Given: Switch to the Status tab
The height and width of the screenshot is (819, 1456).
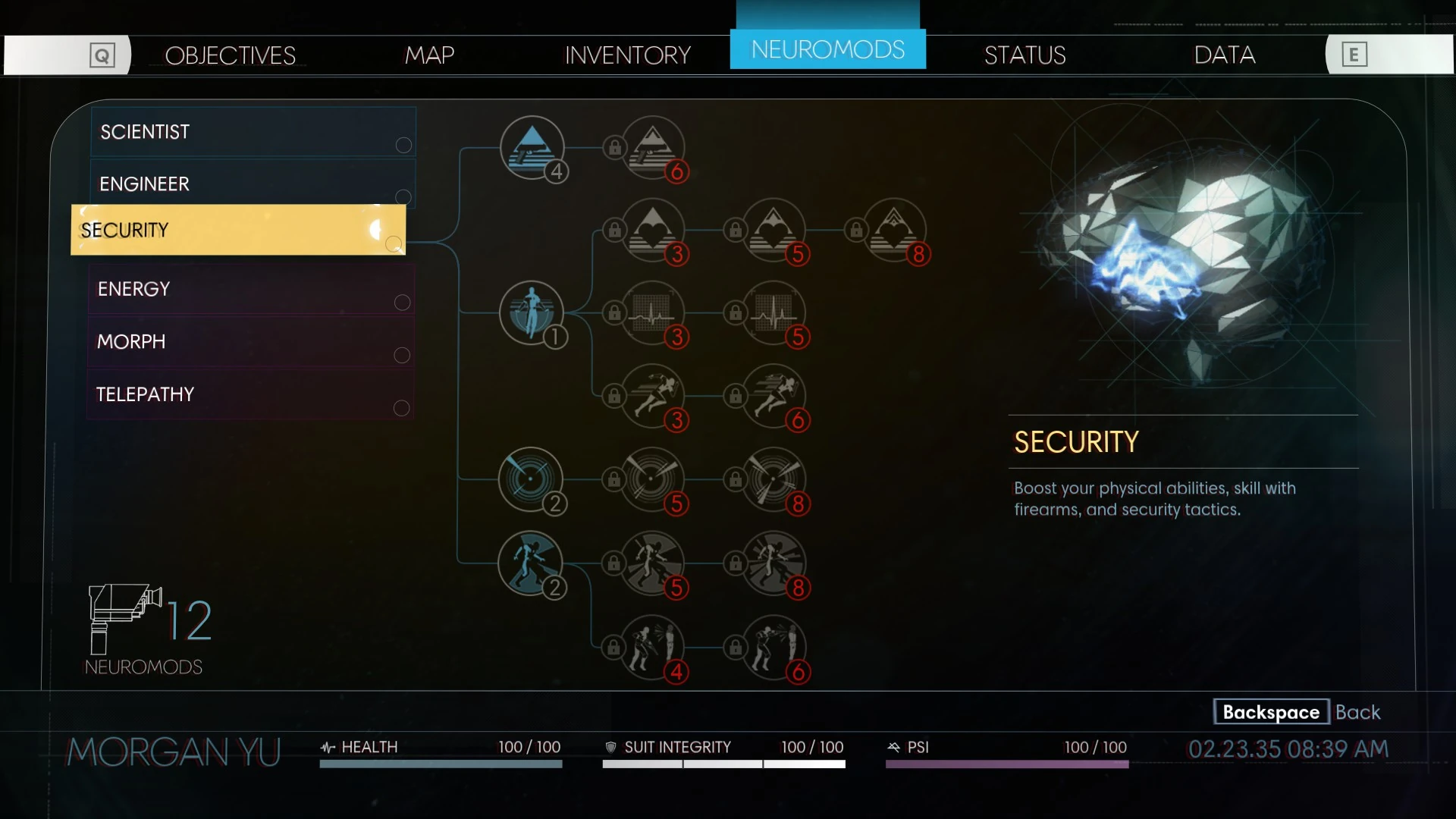Looking at the screenshot, I should [1025, 55].
